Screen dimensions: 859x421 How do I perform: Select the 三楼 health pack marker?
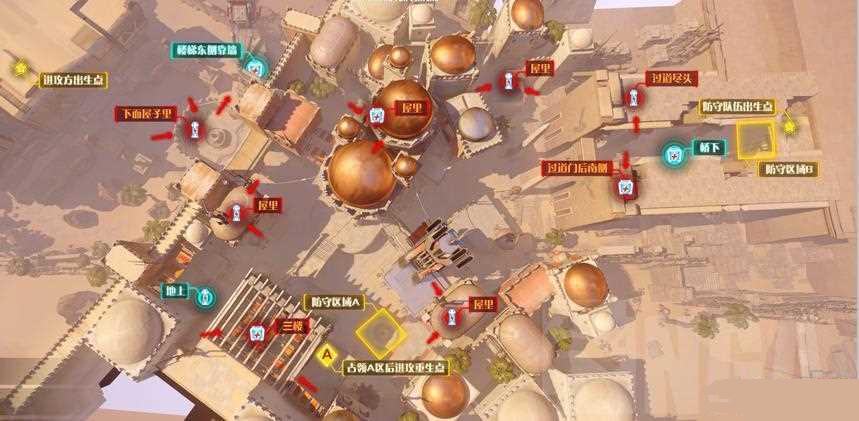tap(257, 331)
